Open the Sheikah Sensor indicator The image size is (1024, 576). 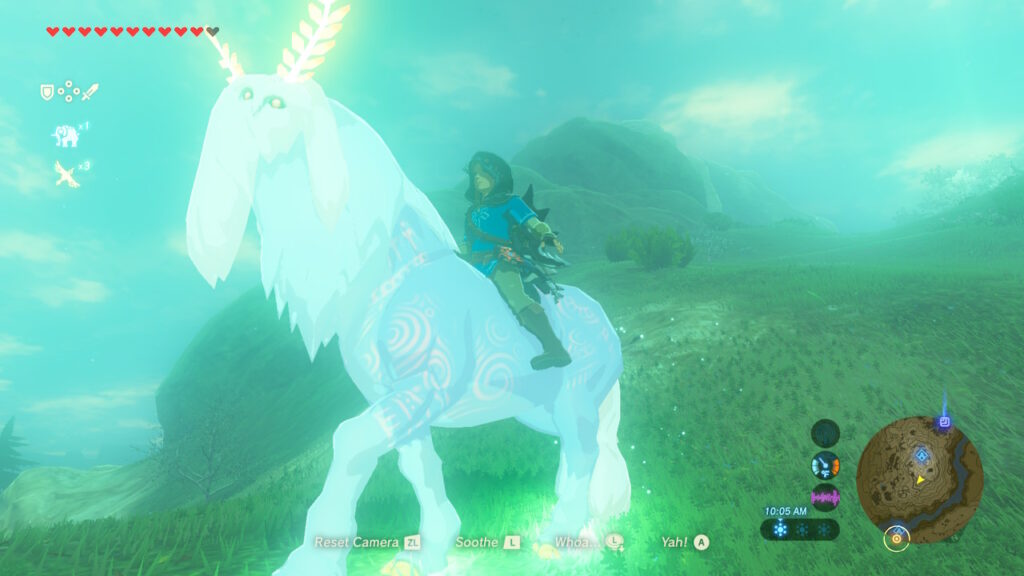pos(825,433)
